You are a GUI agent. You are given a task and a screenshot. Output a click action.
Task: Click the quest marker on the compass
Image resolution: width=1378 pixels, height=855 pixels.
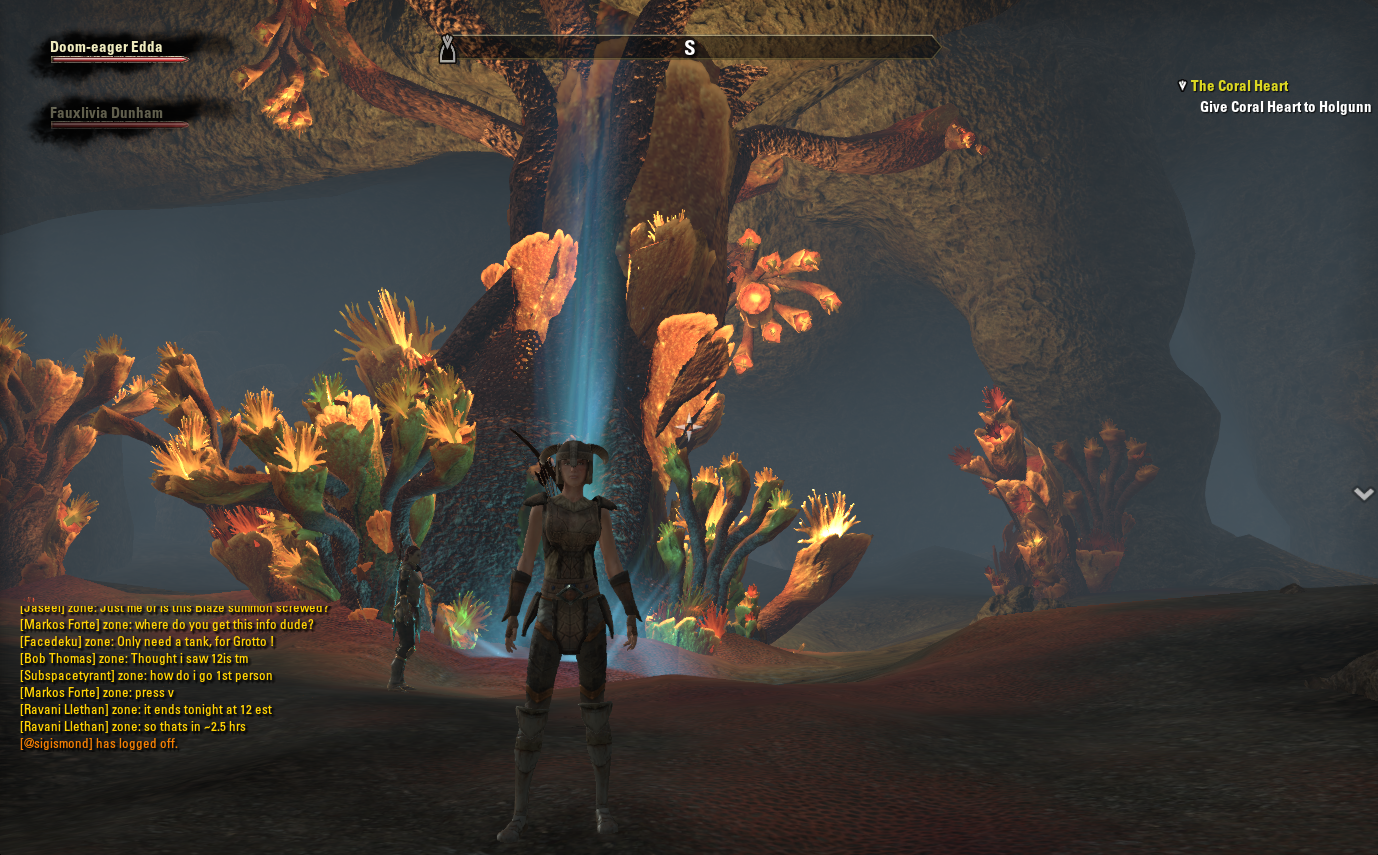coord(448,47)
